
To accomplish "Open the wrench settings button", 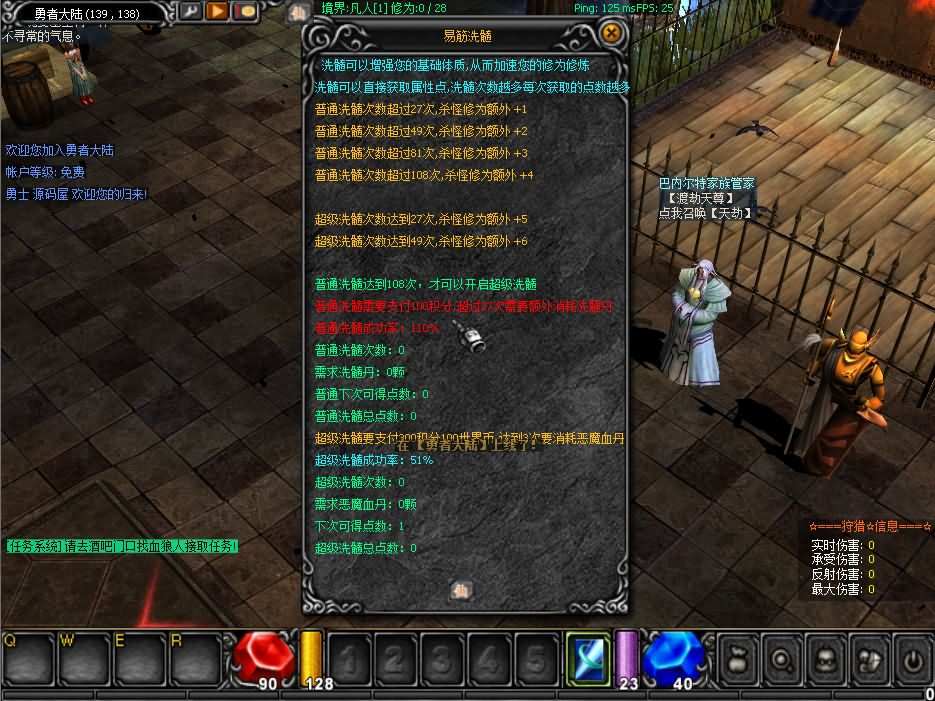I will click(190, 11).
